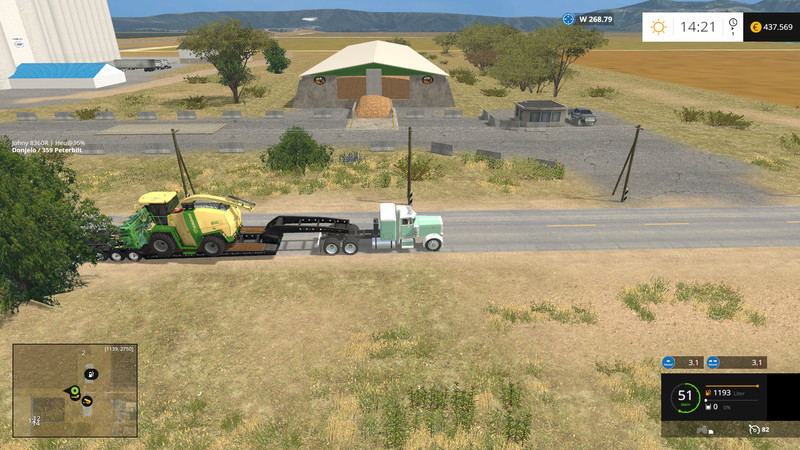The height and width of the screenshot is (450, 800).
Task: Click the tractor vehicle schema icon
Action: [x=703, y=429]
